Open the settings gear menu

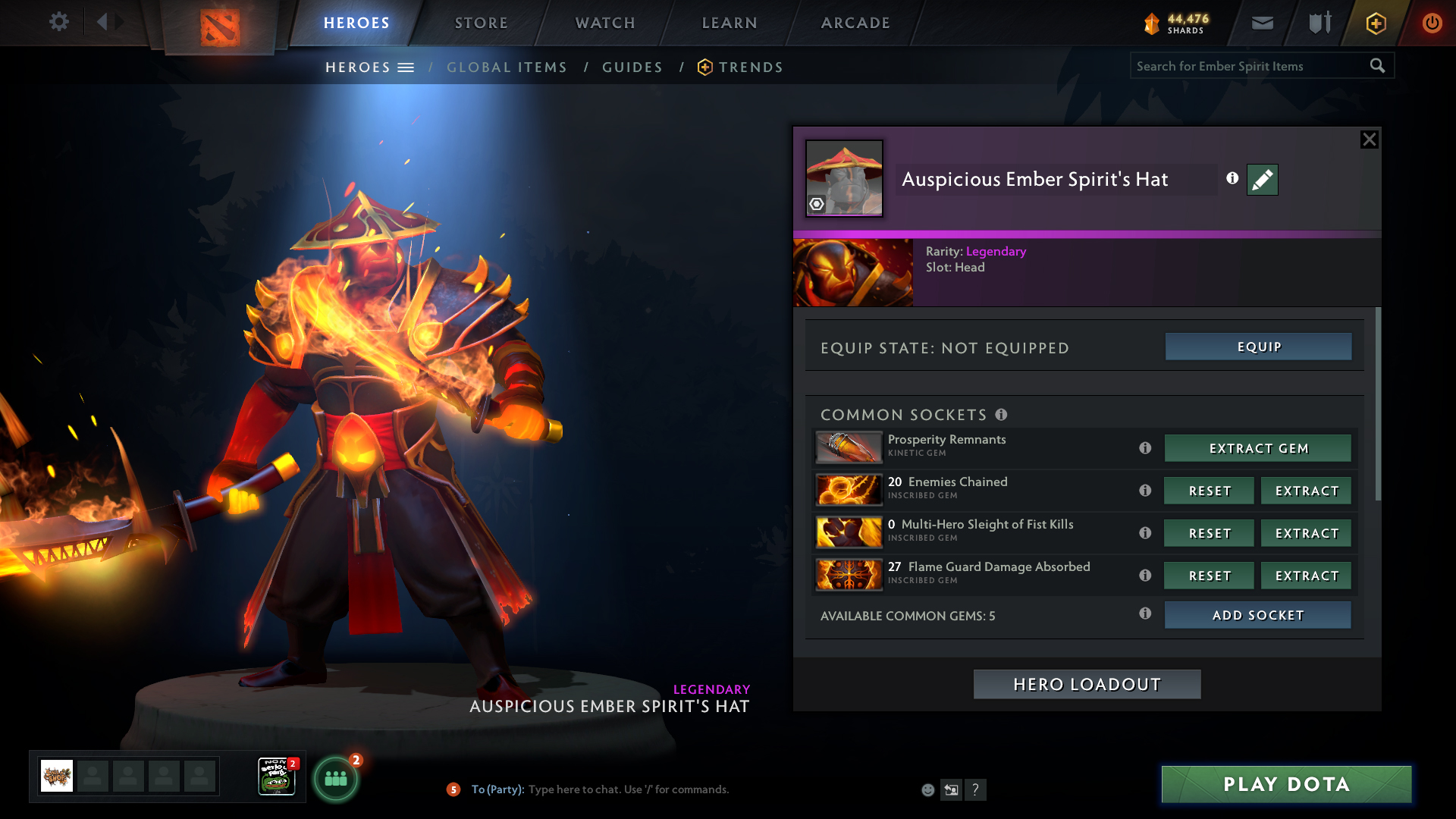(59, 22)
